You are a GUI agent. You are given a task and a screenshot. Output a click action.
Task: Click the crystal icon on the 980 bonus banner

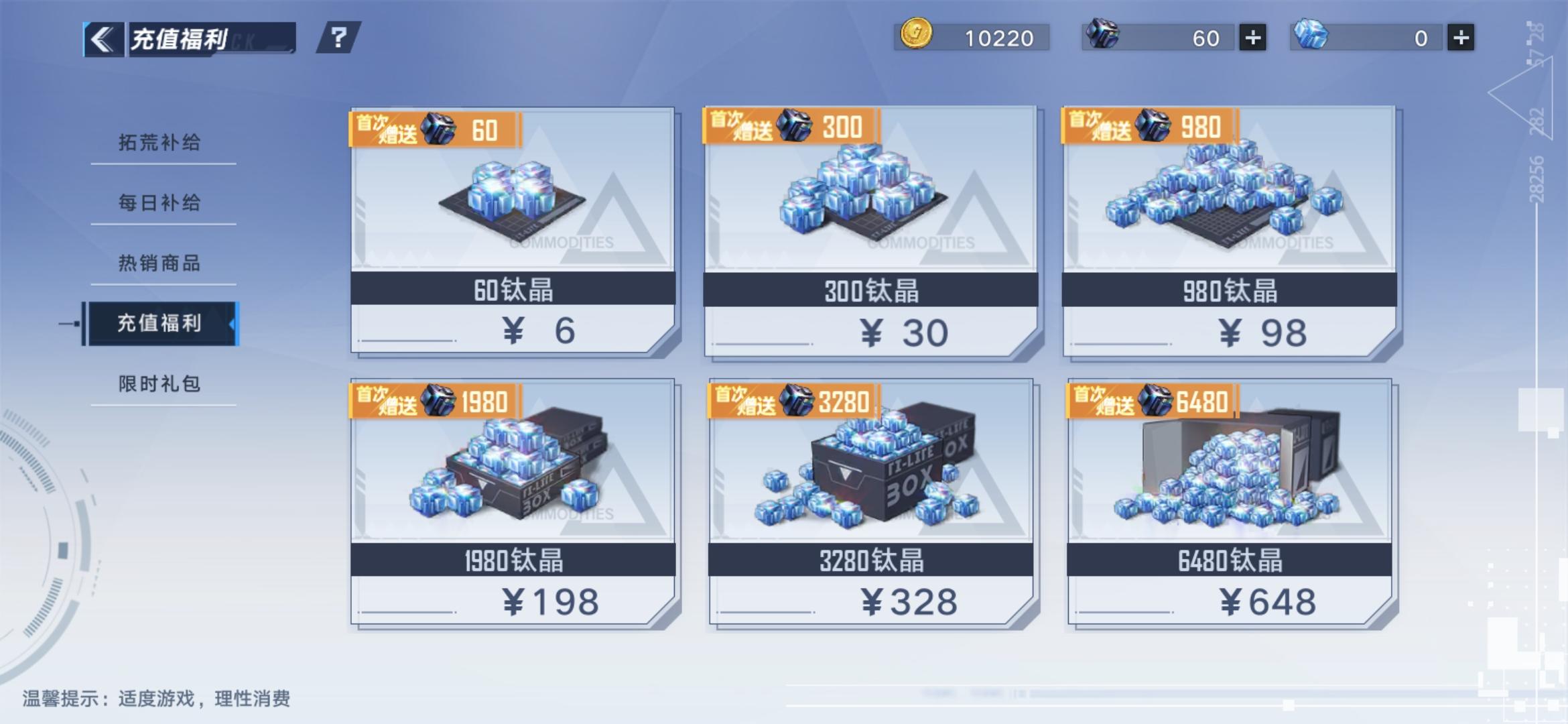tap(1153, 127)
